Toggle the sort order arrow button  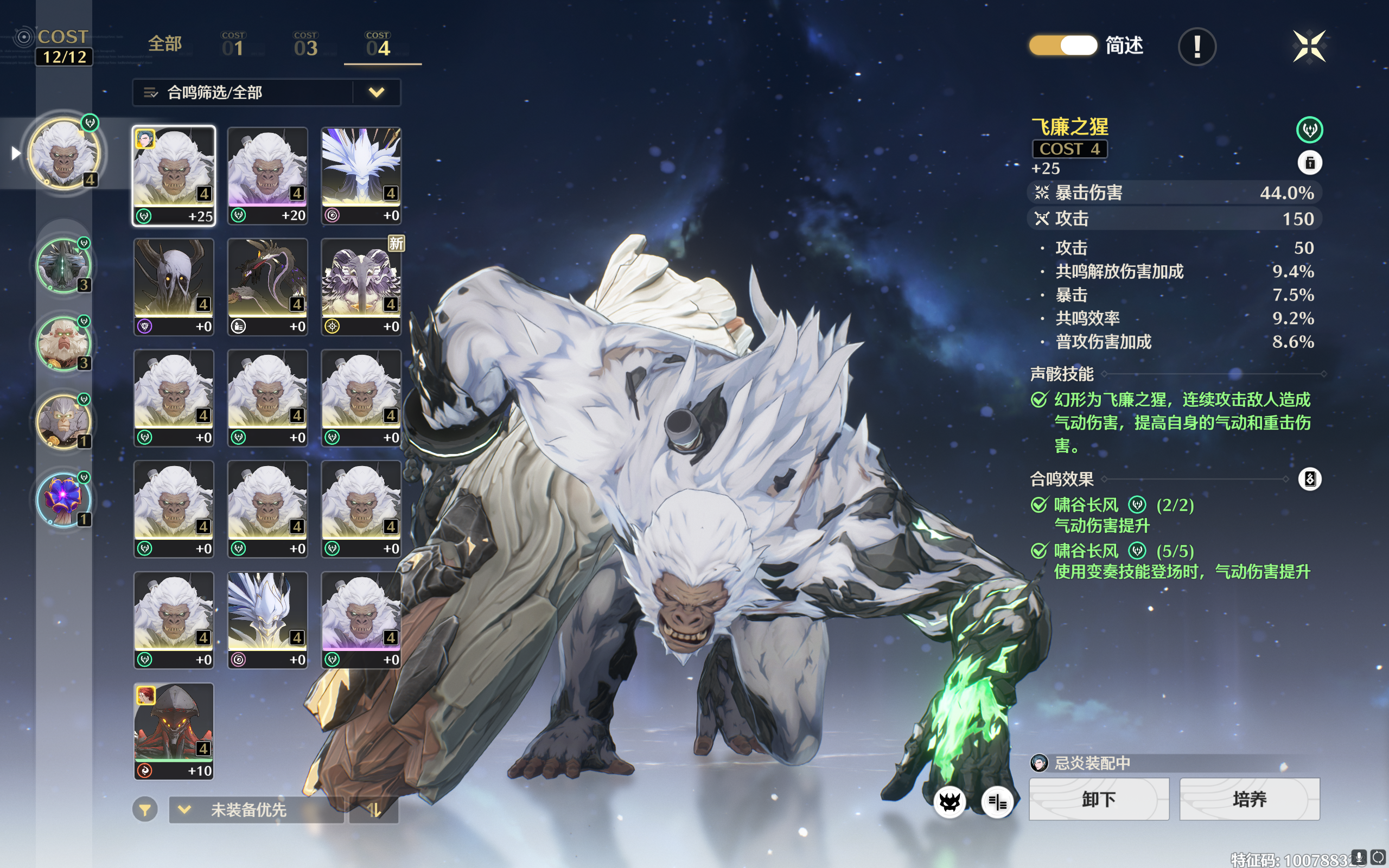[374, 809]
